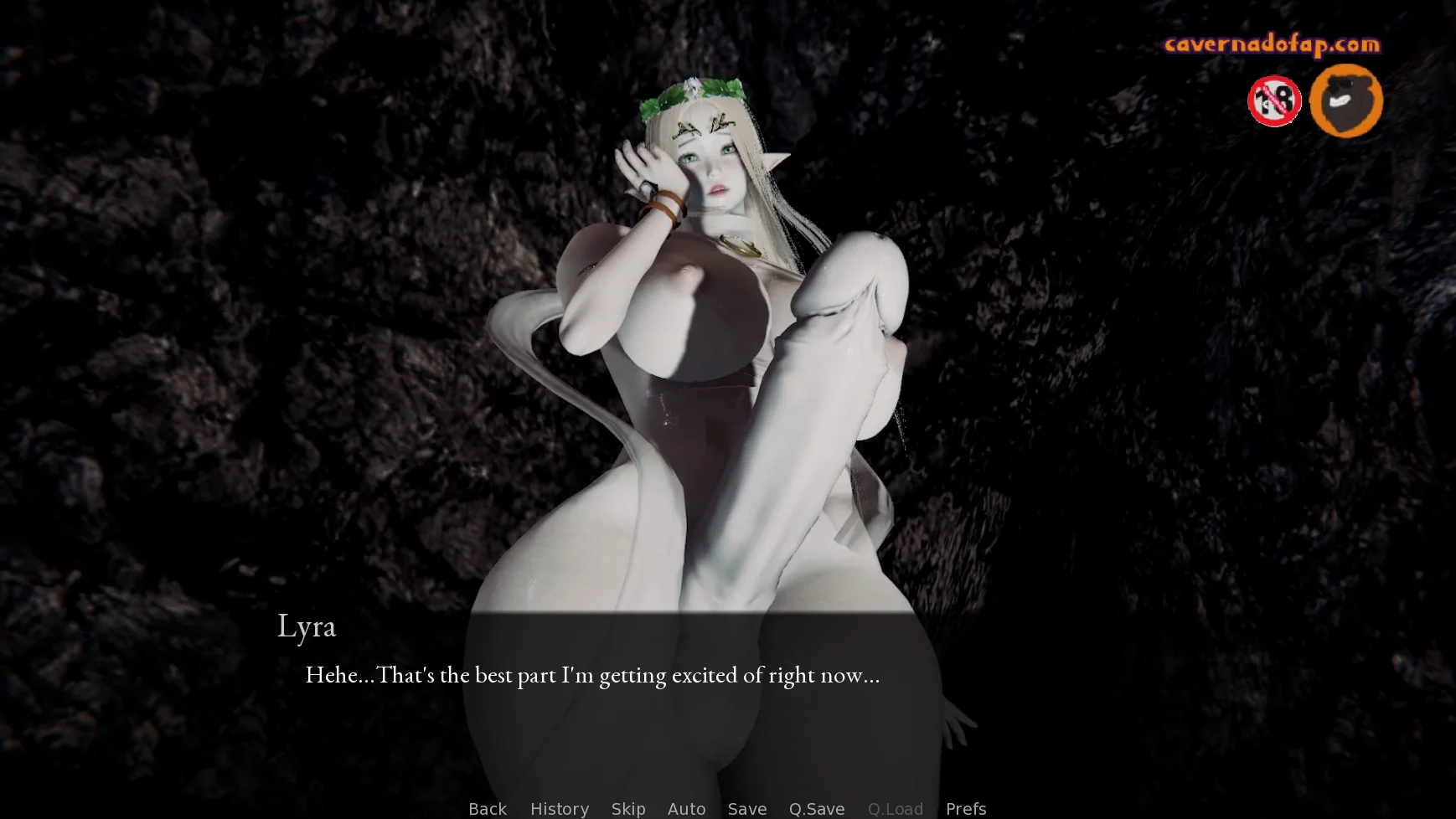1456x819 pixels.
Task: Toggle Auto advance mode
Action: pyautogui.click(x=686, y=808)
